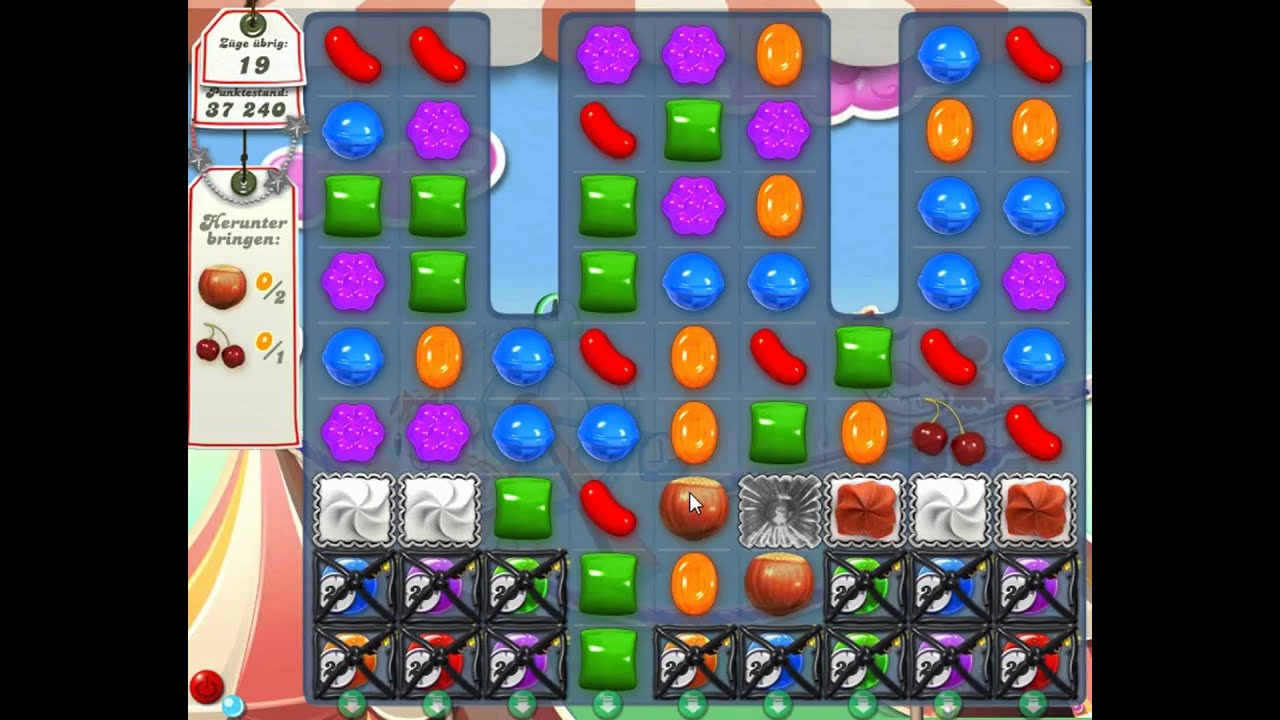1280x720 pixels.
Task: Select the hazelnut under the mouse cursor
Action: 693,508
